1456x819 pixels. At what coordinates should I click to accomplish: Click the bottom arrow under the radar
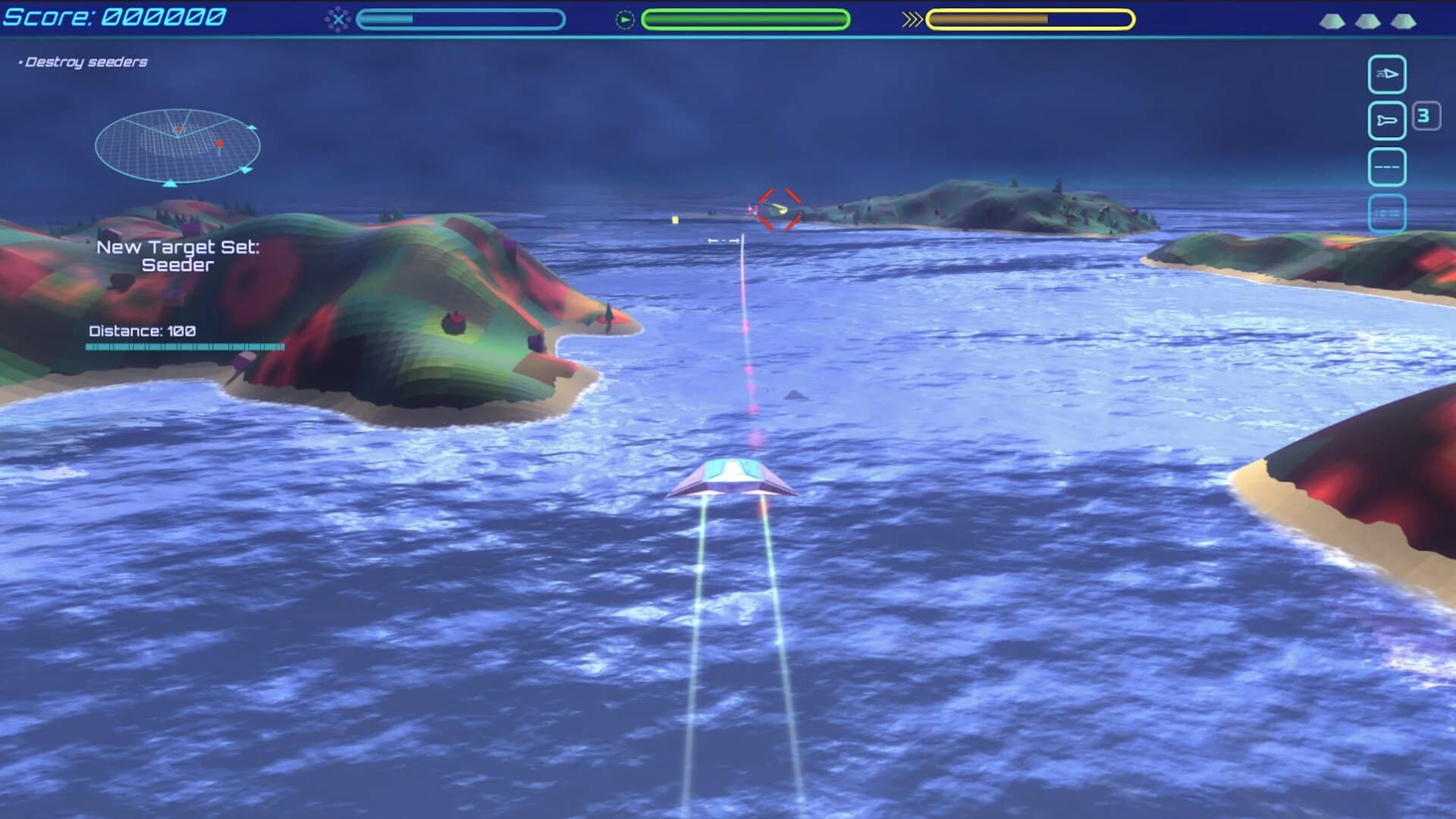coord(171,184)
